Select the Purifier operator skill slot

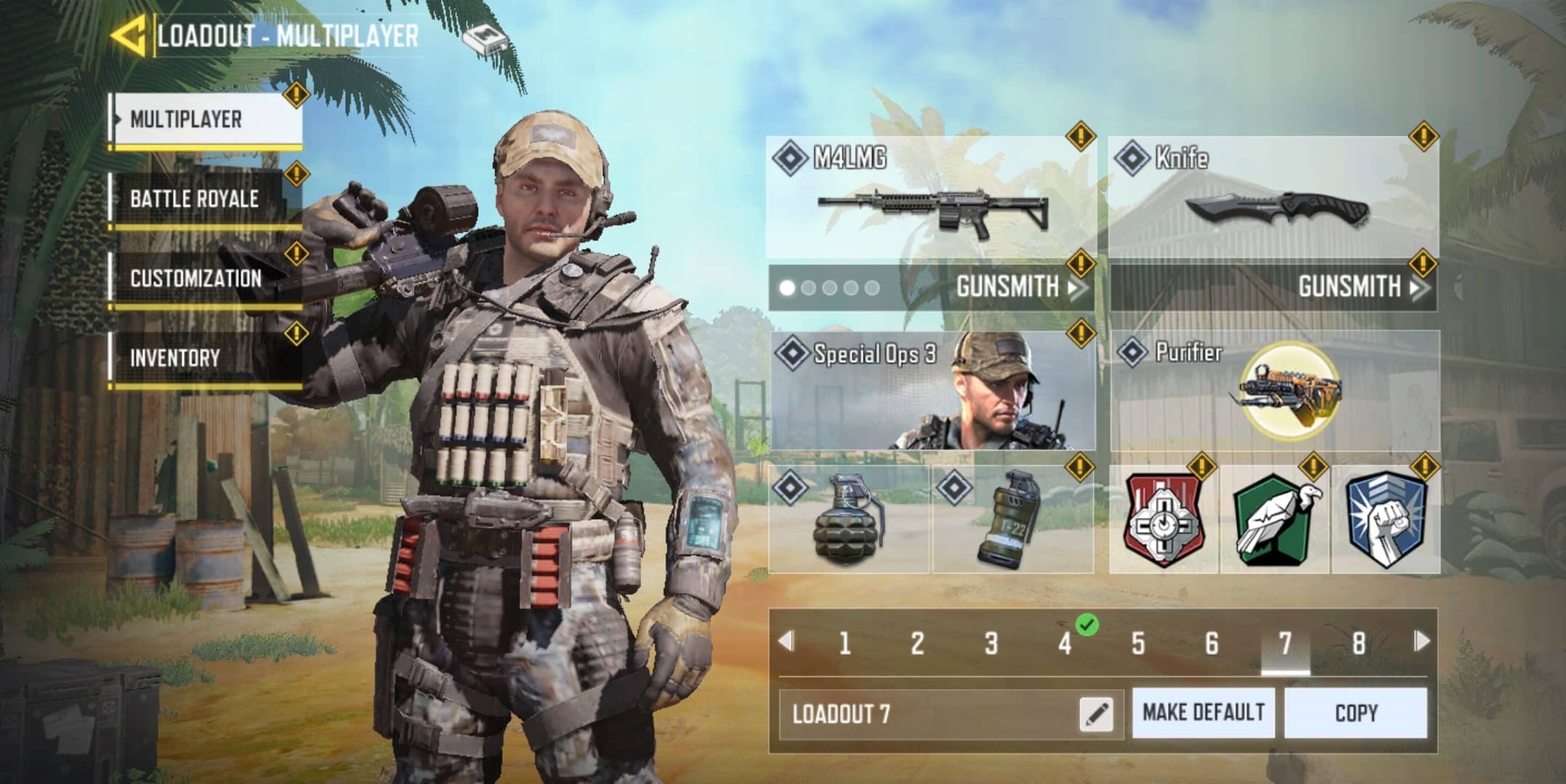coord(1274,391)
